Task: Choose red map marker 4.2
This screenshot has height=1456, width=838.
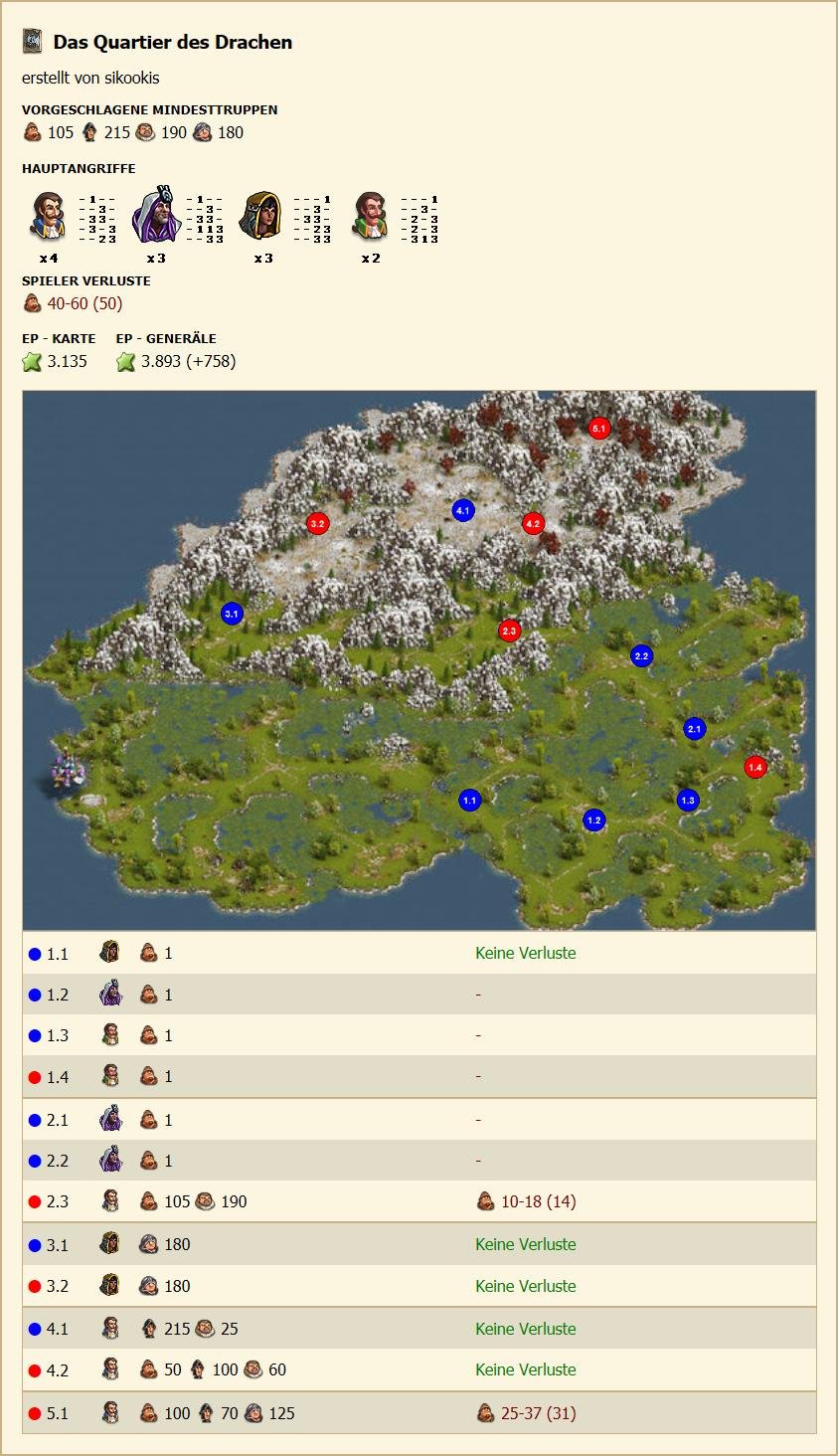Action: pyautogui.click(x=533, y=523)
